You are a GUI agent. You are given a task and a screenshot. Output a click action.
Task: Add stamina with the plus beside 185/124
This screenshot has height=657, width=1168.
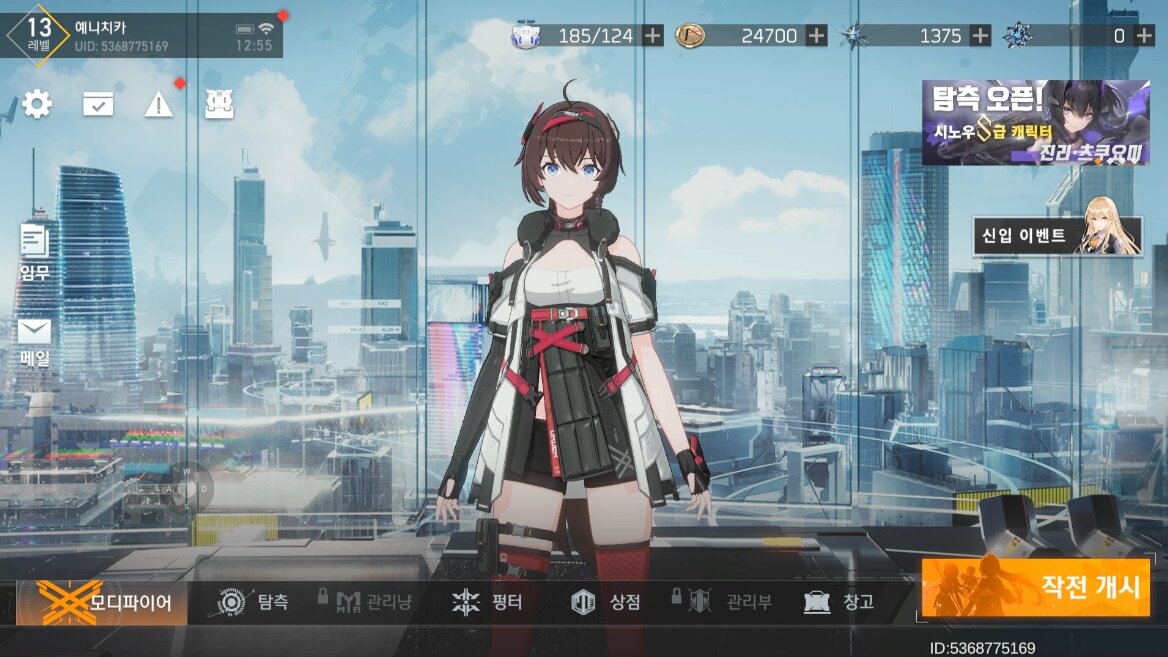652,36
